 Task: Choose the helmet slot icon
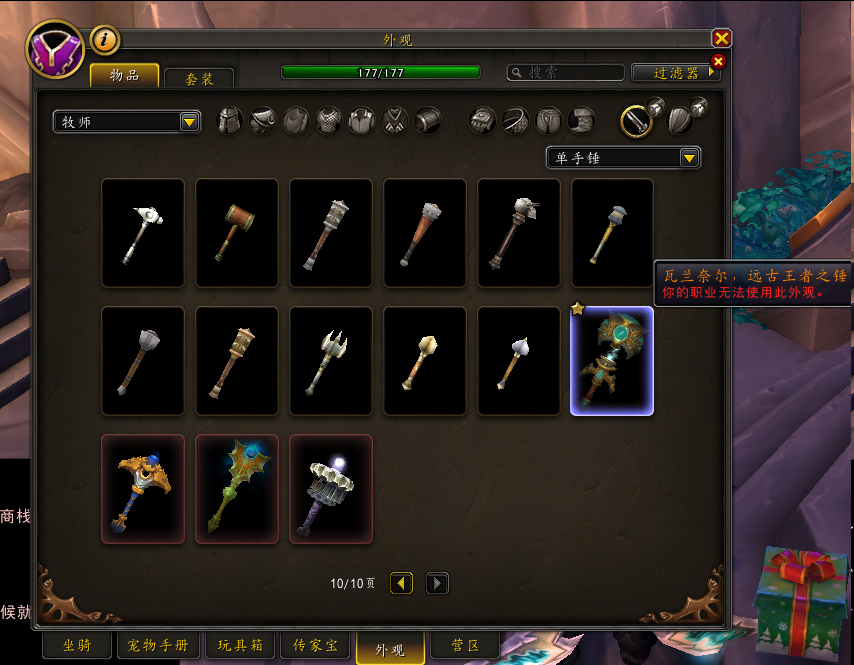230,121
